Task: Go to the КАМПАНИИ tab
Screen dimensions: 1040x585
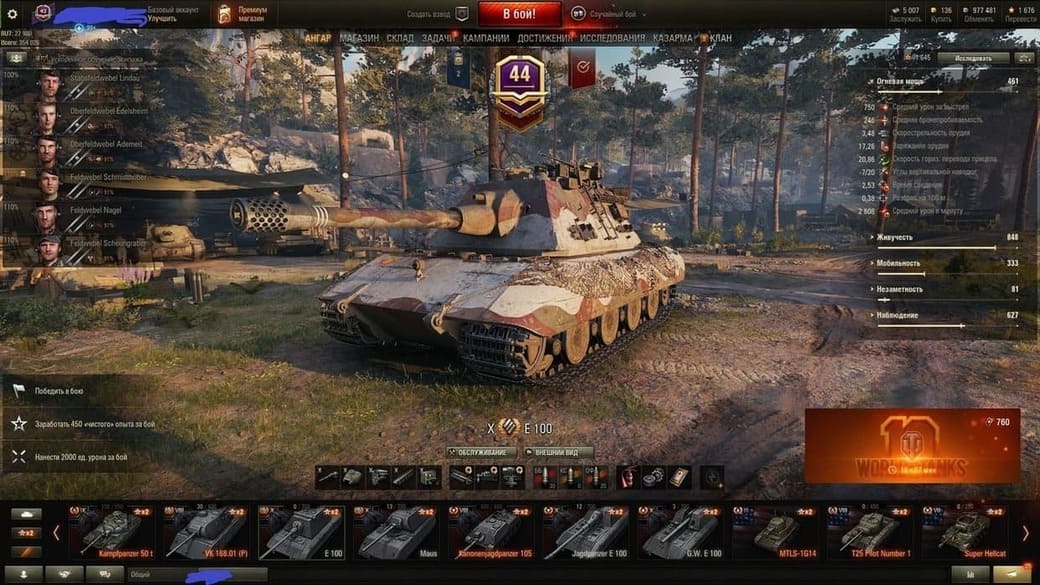Action: 486,38
